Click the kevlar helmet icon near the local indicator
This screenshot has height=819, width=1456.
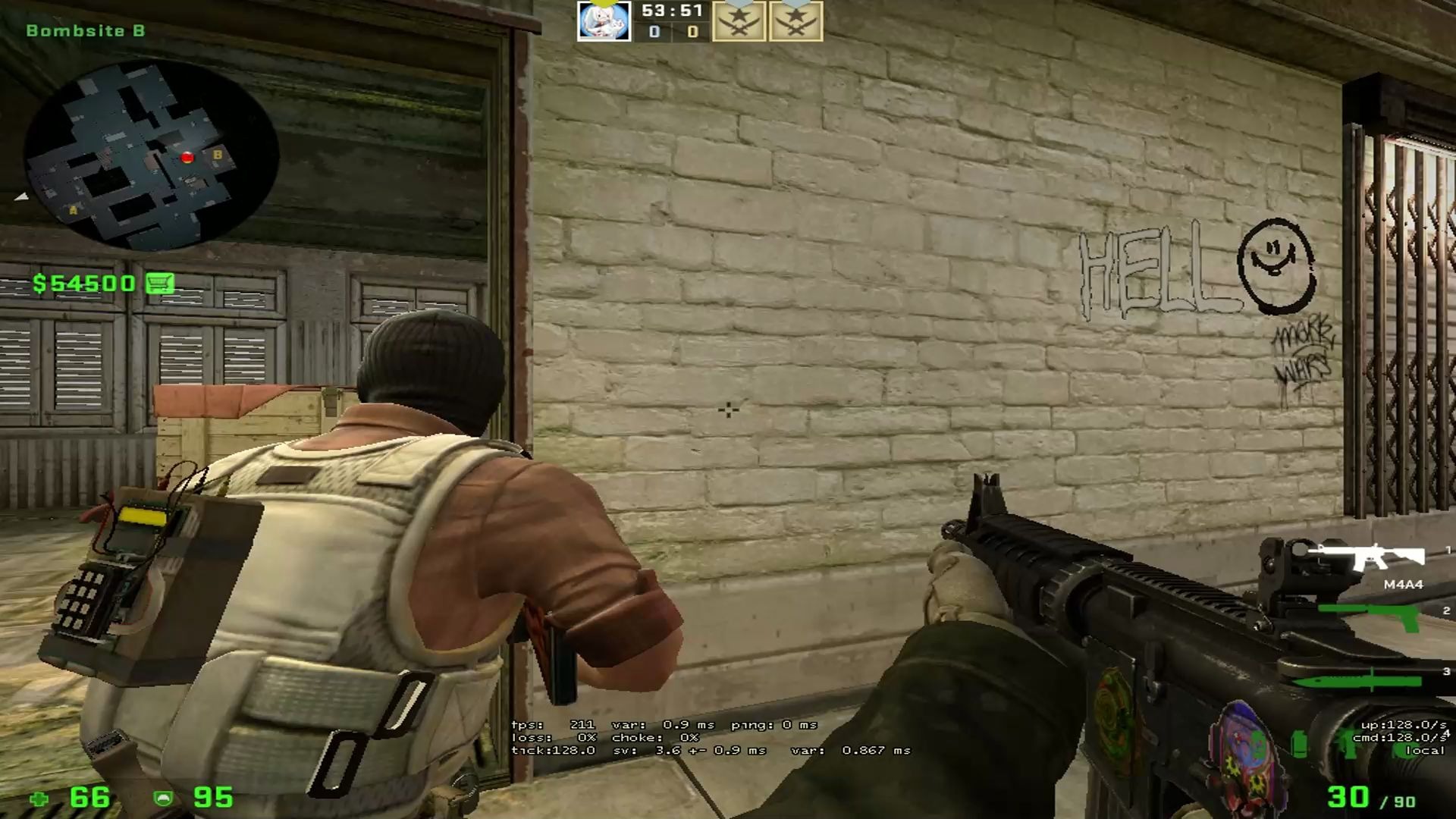1404,749
